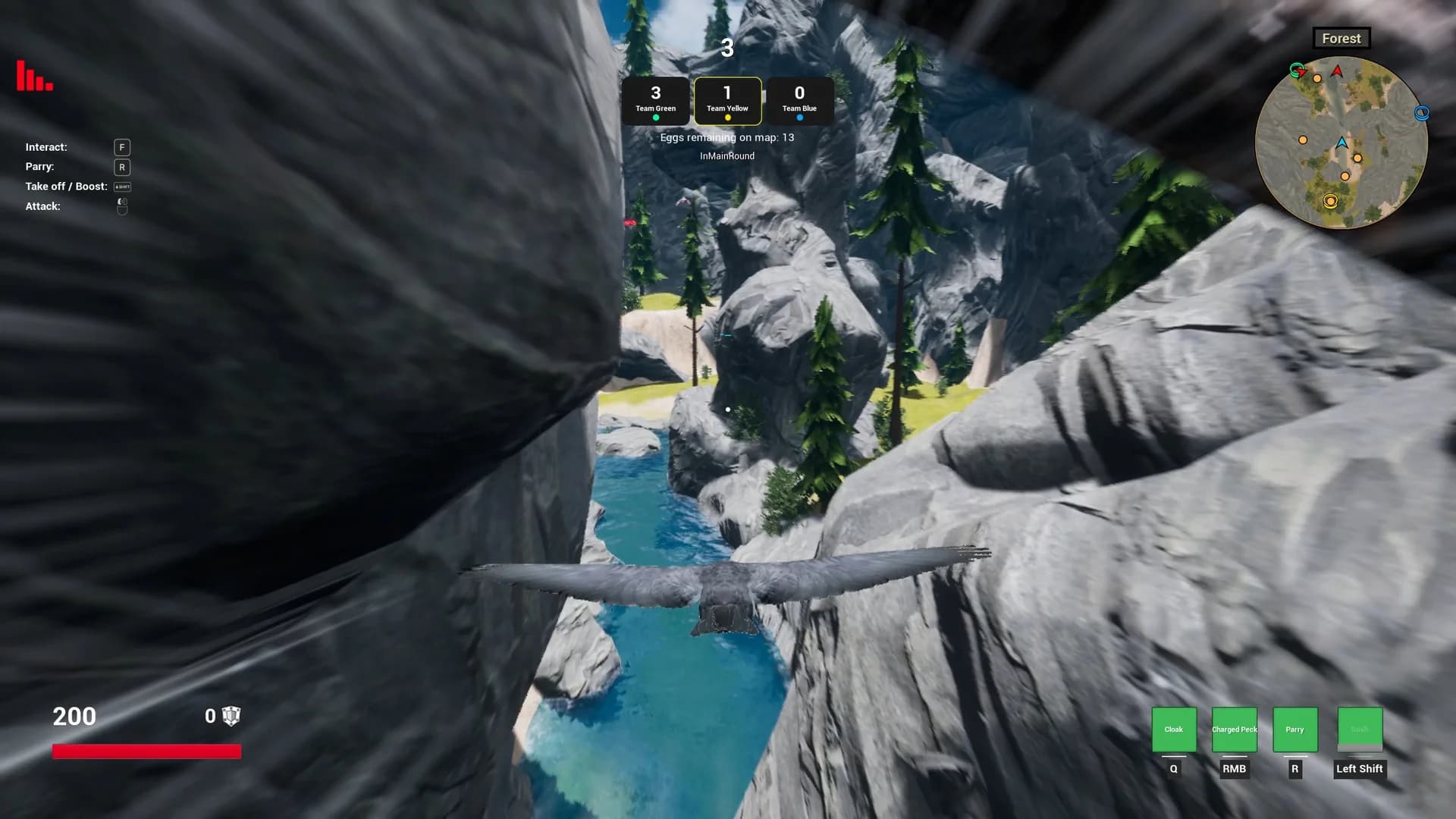This screenshot has height=819, width=1456.
Task: Click the red health bar
Action: tap(148, 752)
